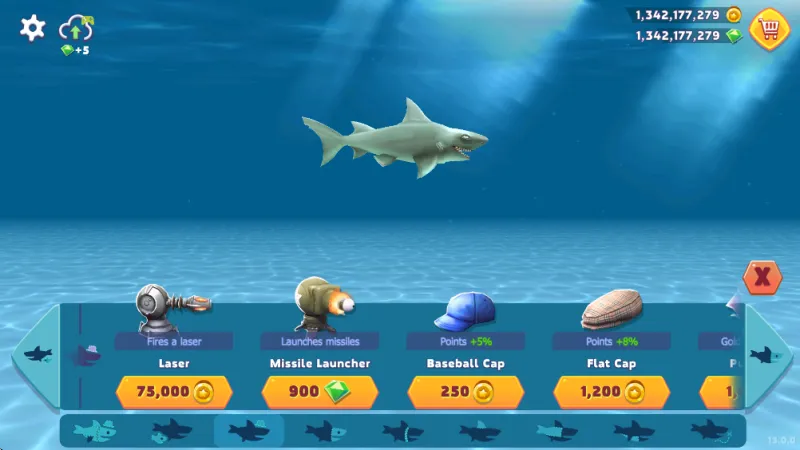This screenshot has width=800, height=450.
Task: Purchase the Flat Cap for 1,200 coins
Action: pos(612,391)
